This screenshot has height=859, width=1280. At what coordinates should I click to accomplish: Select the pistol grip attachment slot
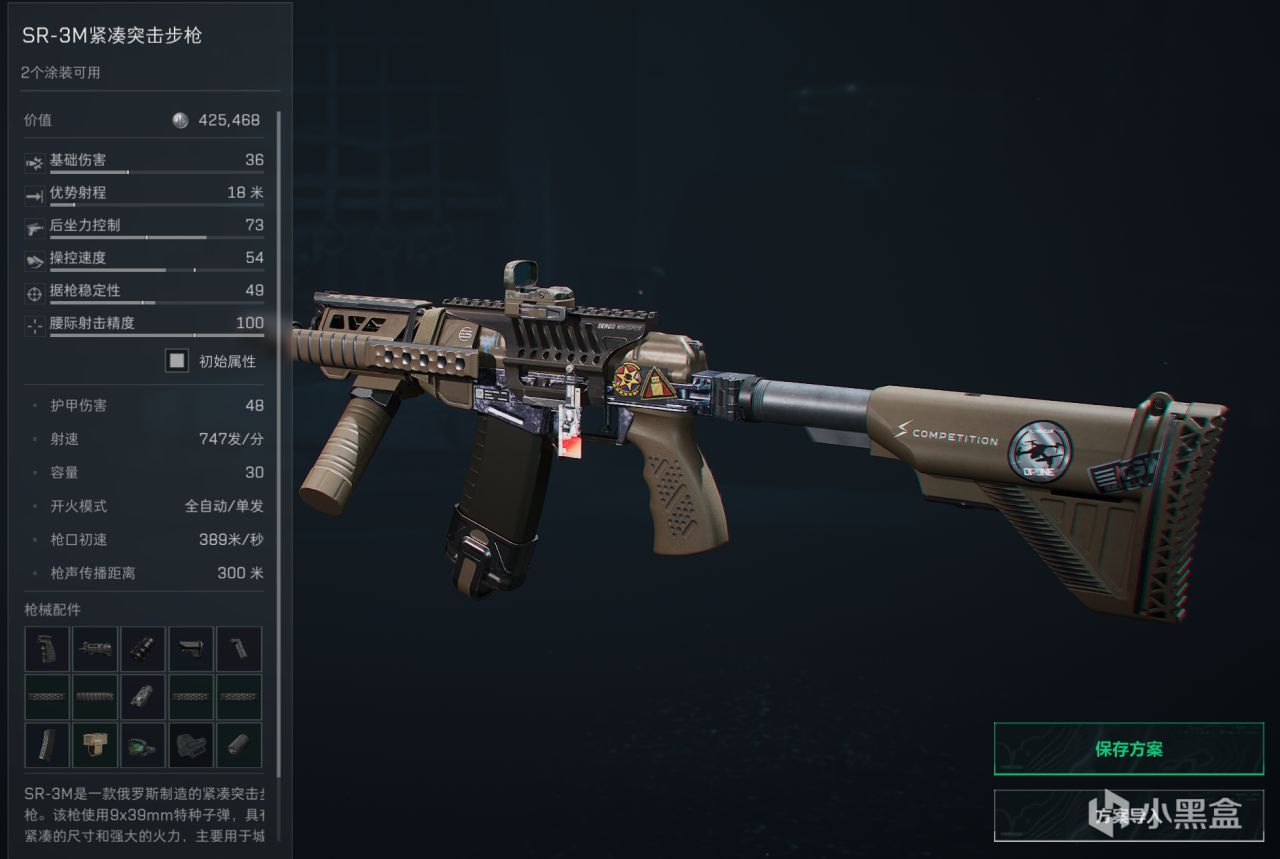(47, 649)
